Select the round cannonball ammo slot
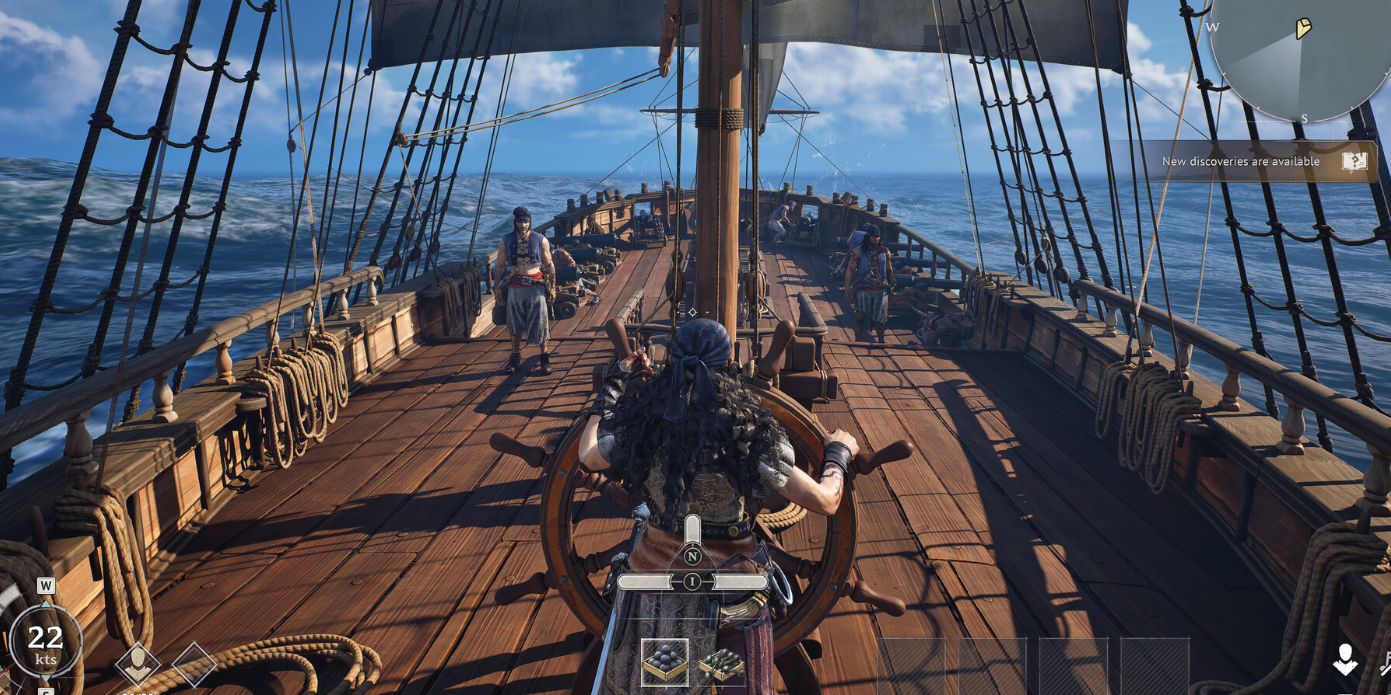 (x=665, y=662)
